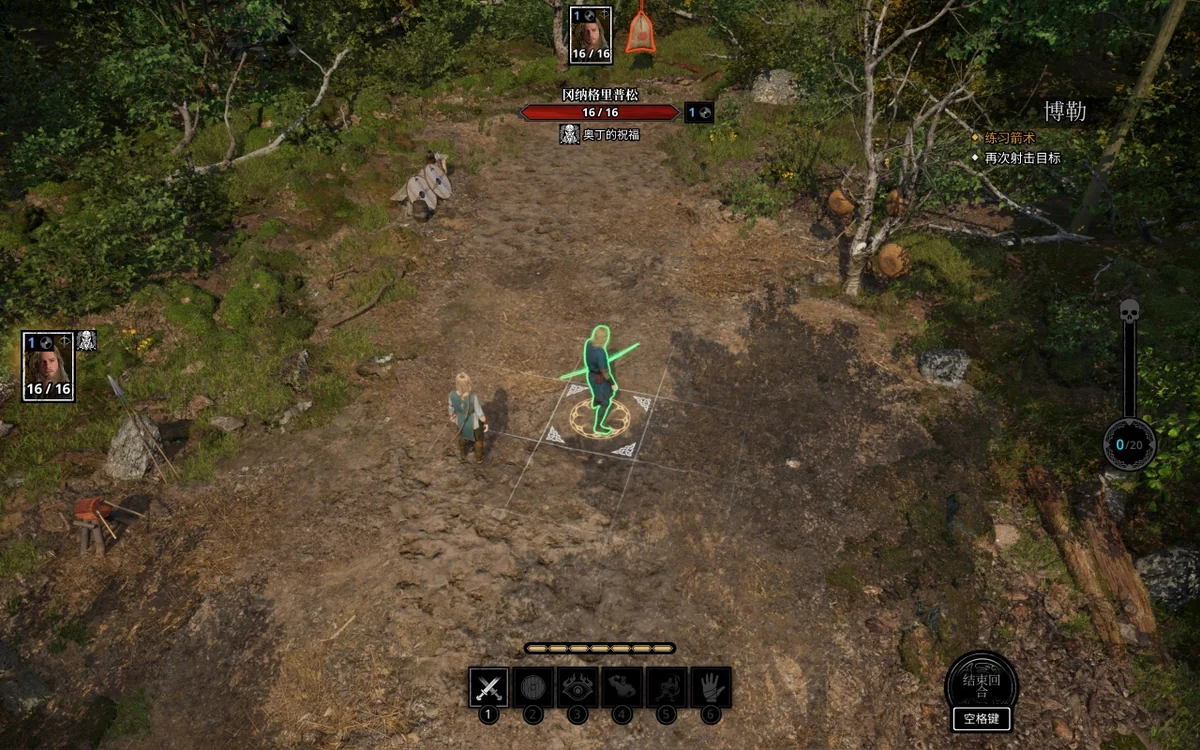The image size is (1200, 750).
Task: Use the flexing strongman ability
Action: click(x=622, y=688)
